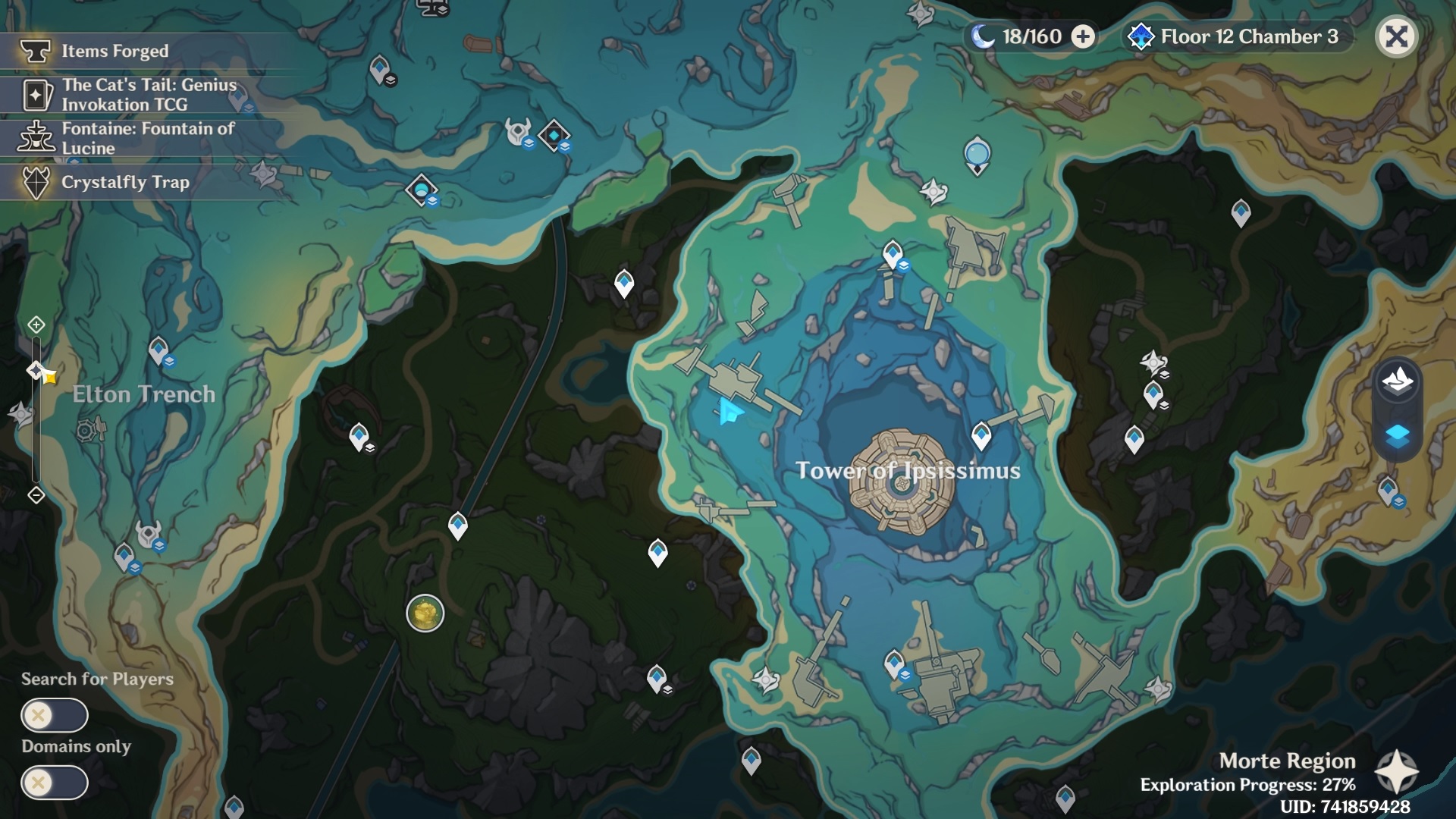The image size is (1456, 819).
Task: Open The Cat's Tail: Genius Invokation TCG
Action: (x=34, y=95)
